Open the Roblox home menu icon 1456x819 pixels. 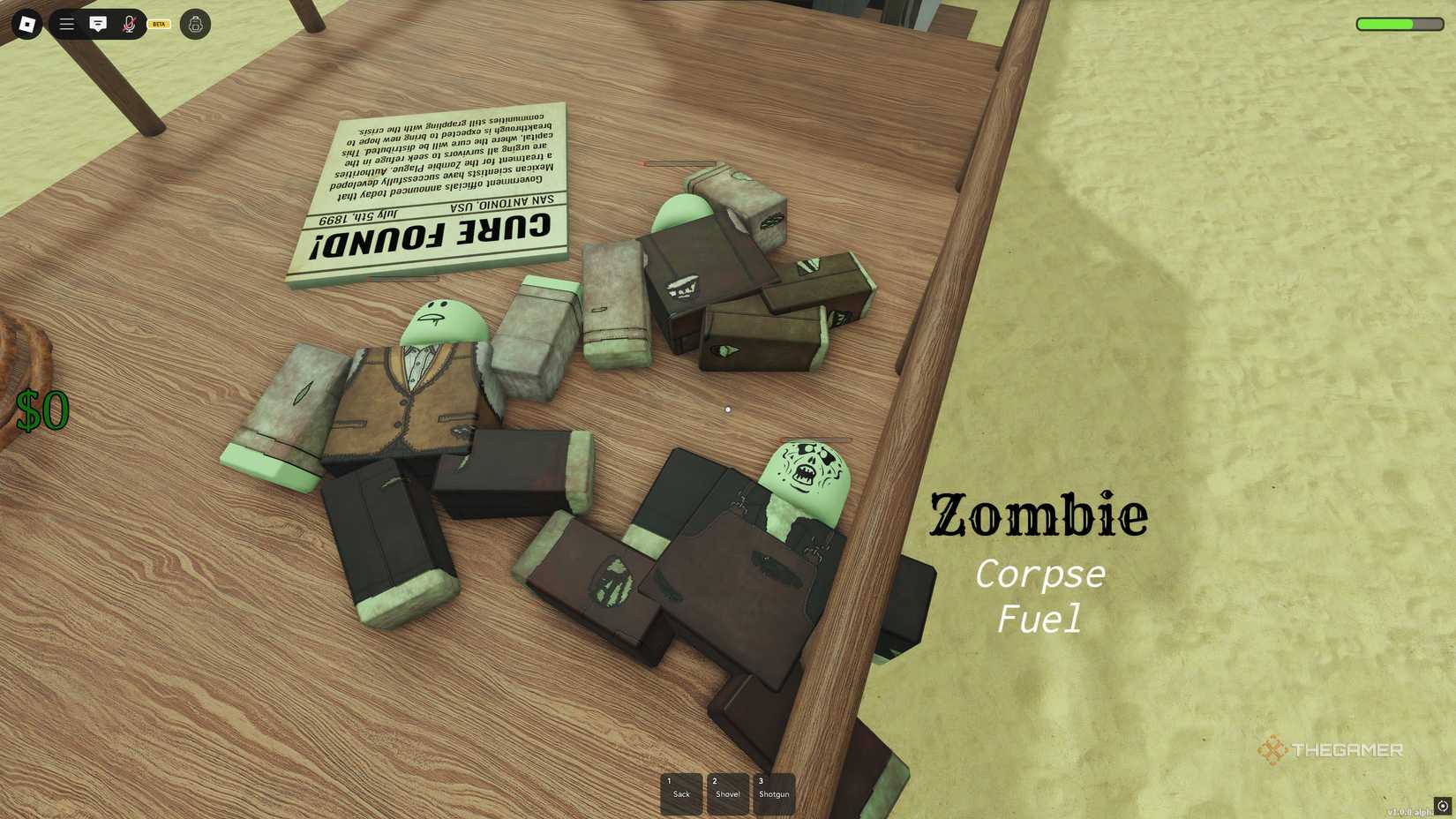[26, 24]
